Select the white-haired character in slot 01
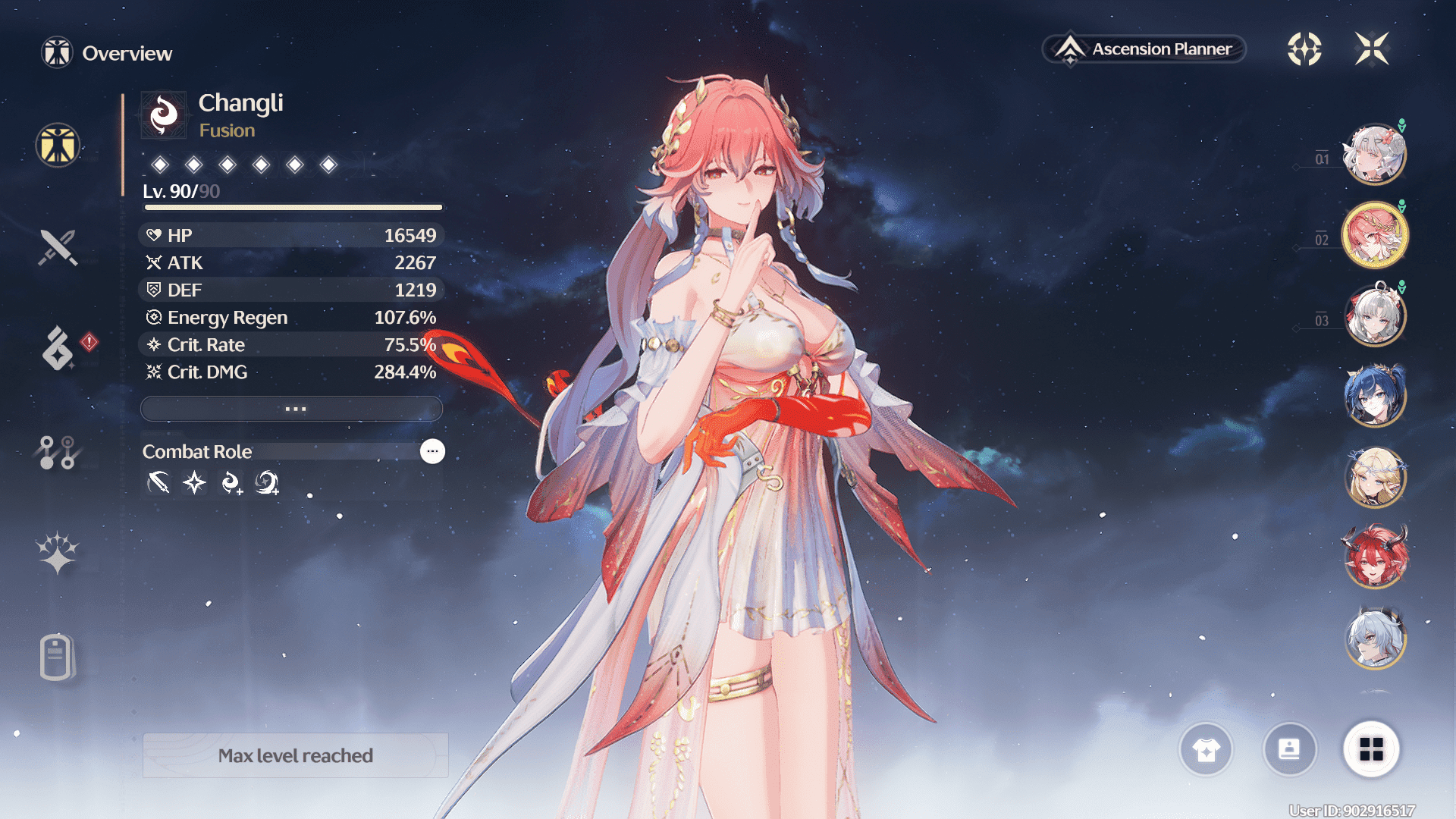The image size is (1456, 819). pos(1374,155)
